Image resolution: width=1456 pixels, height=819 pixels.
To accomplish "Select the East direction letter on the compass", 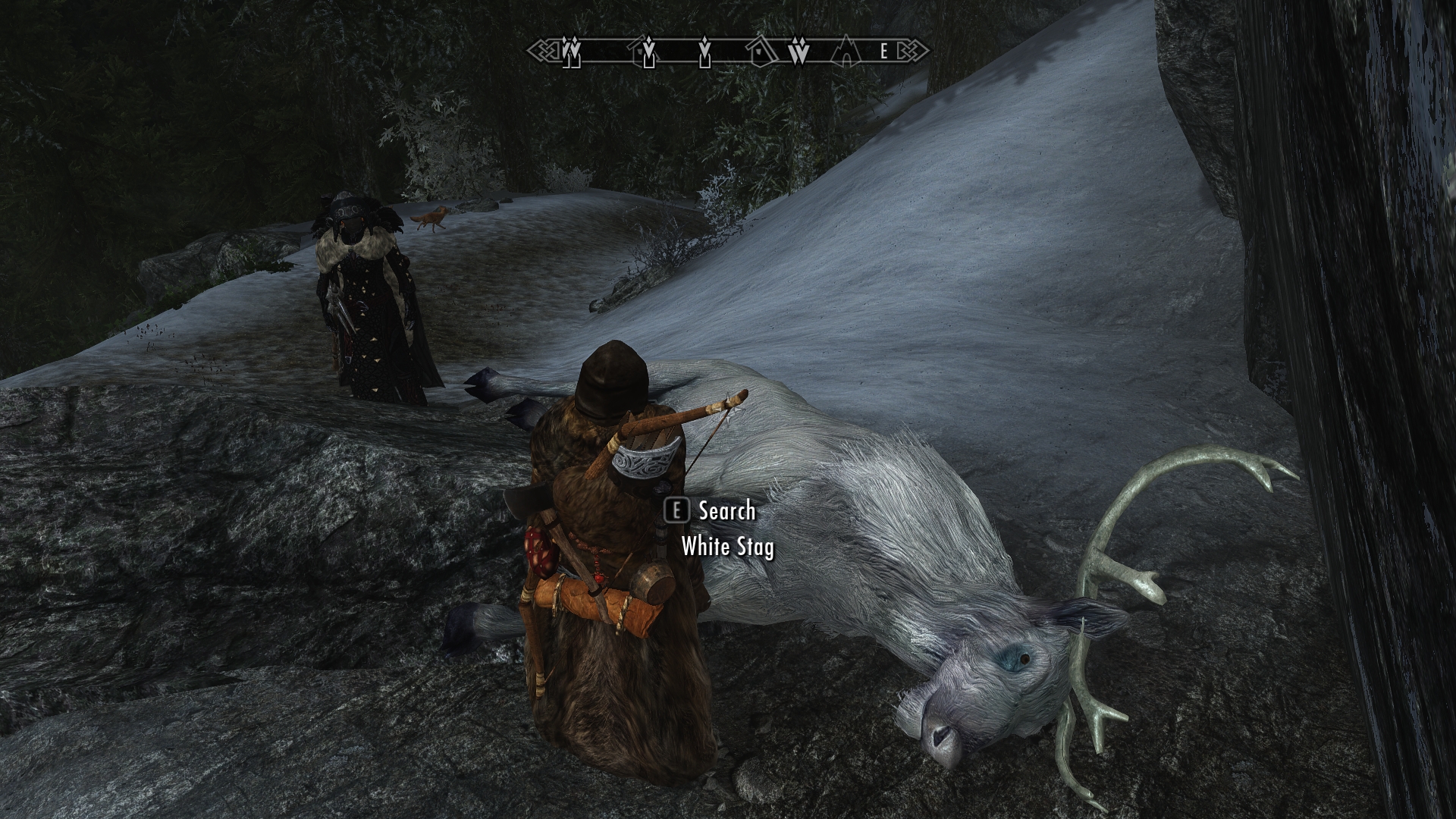I will (883, 52).
